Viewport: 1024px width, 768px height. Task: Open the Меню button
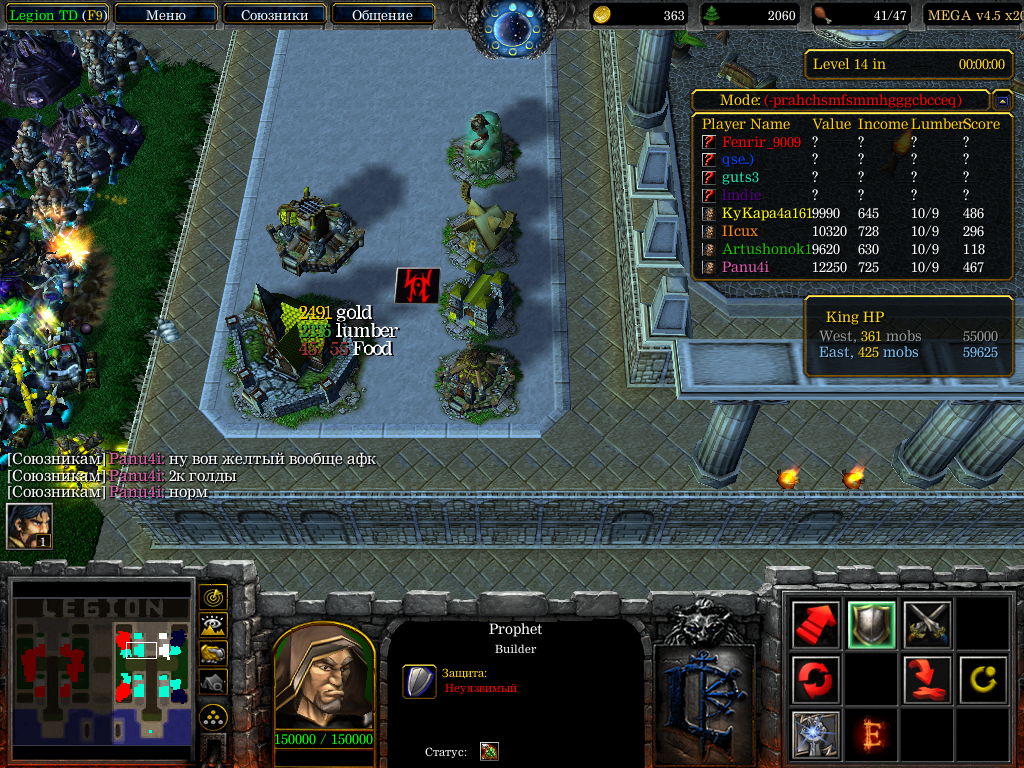(x=165, y=15)
